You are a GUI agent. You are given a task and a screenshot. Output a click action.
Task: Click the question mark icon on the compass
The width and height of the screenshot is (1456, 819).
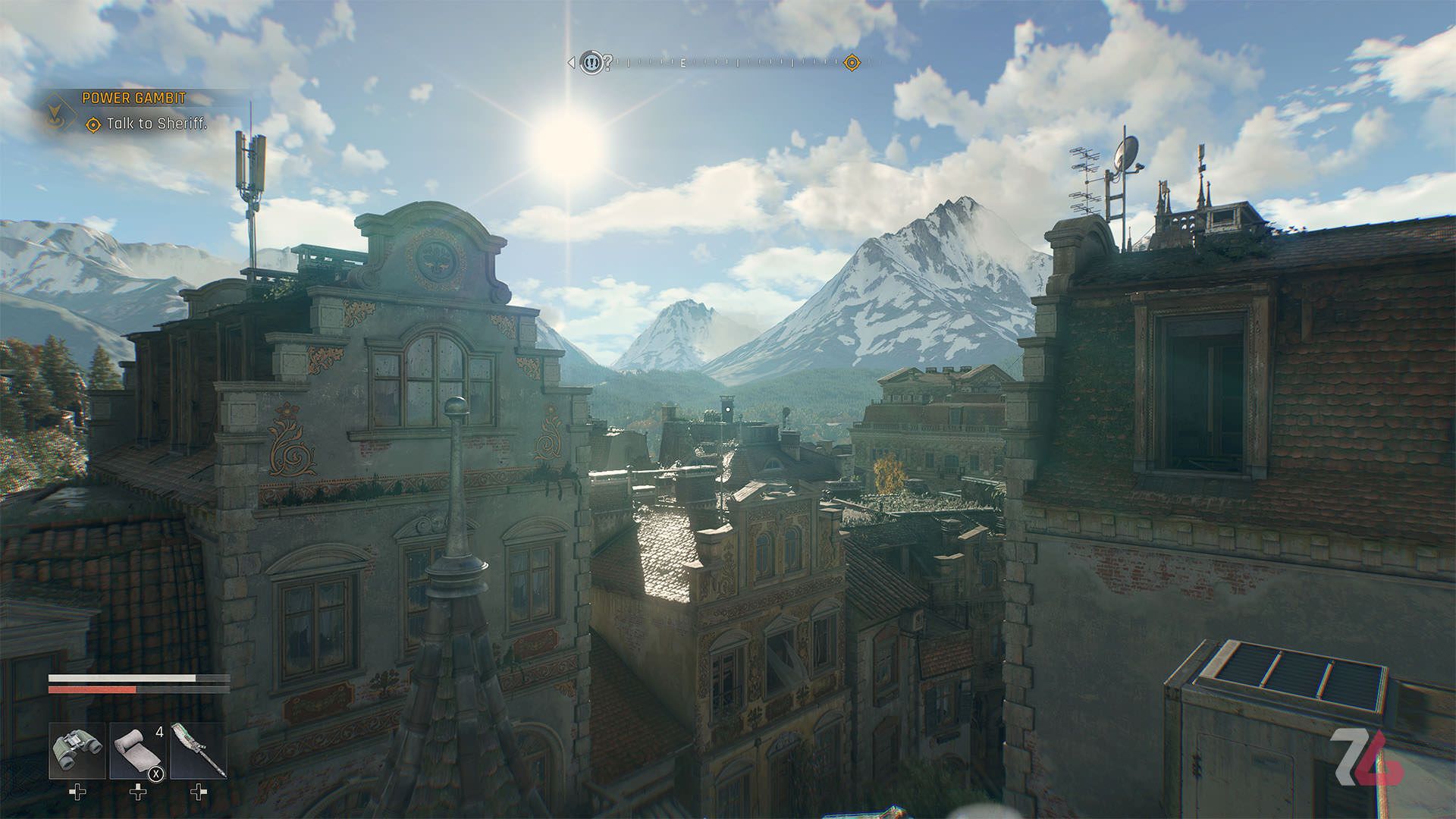[x=607, y=63]
